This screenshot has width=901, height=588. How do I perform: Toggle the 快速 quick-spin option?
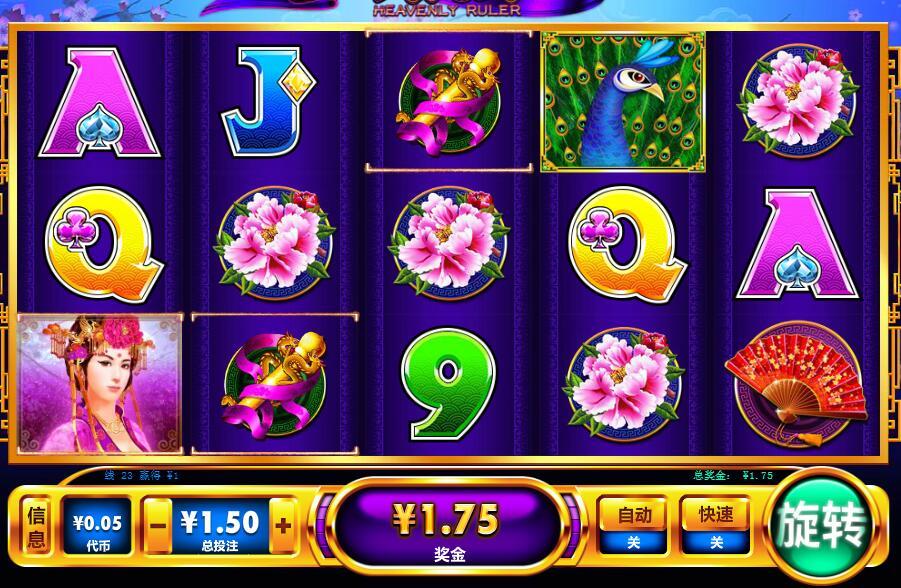(x=716, y=526)
